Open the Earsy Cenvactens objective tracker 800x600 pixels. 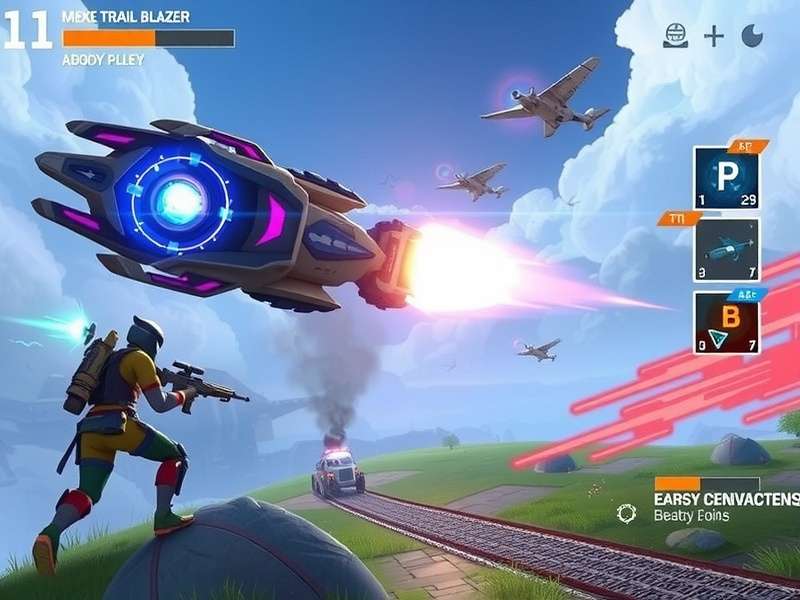point(726,497)
